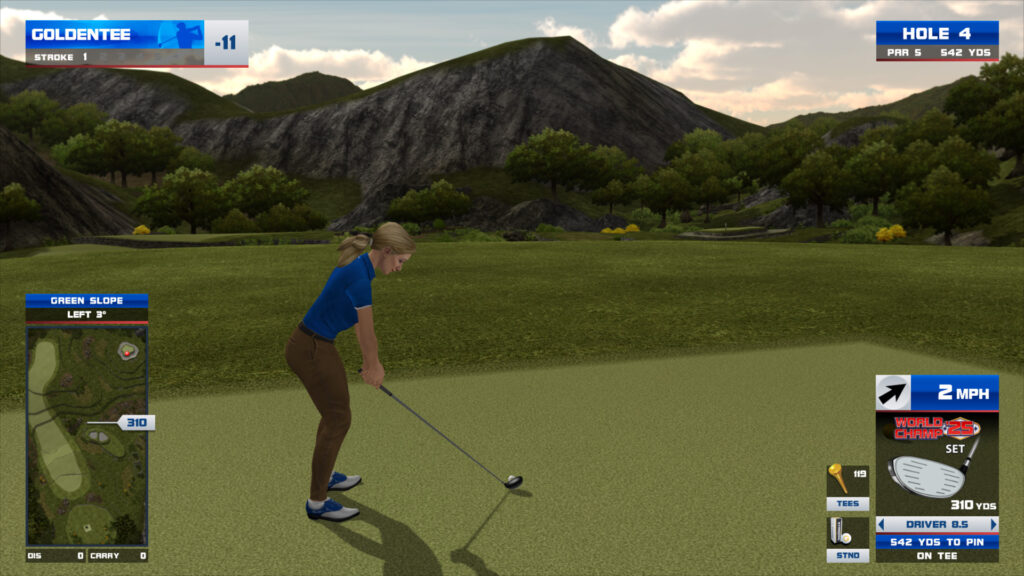The height and width of the screenshot is (576, 1024).
Task: Select the next club with the right arrow
Action: [x=993, y=524]
